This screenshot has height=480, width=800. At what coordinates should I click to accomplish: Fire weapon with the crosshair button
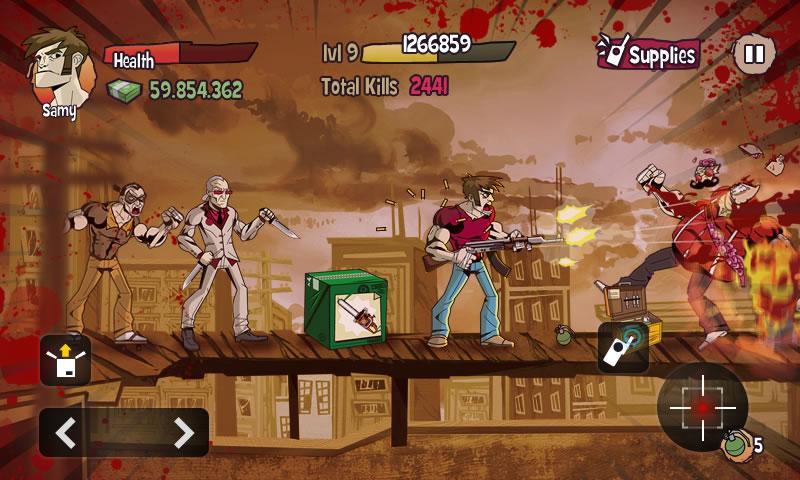pos(702,407)
